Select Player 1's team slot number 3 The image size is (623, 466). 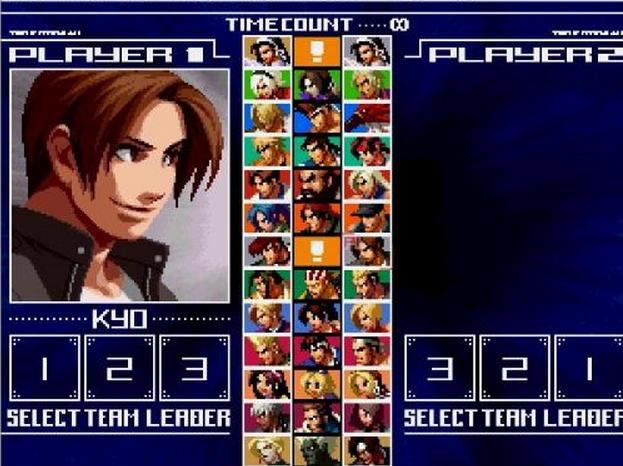click(194, 368)
